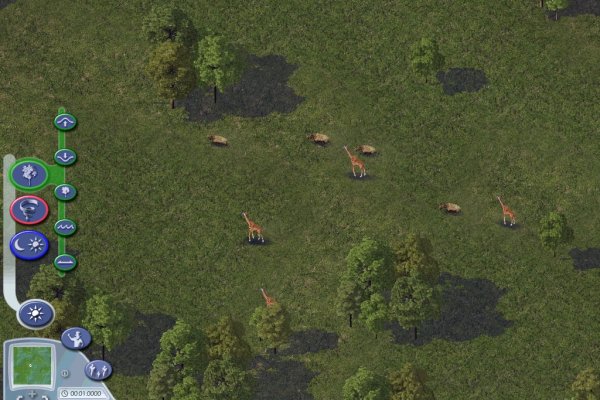Viewport: 600px width, 400px height.
Task: Select the seed forests tree tool
Action: coord(65,192)
